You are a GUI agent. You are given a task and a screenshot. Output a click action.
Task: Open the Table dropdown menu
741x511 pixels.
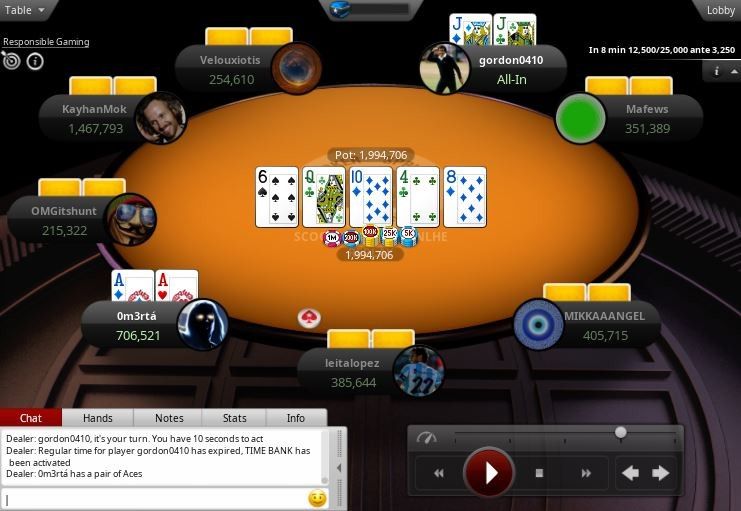27,10
